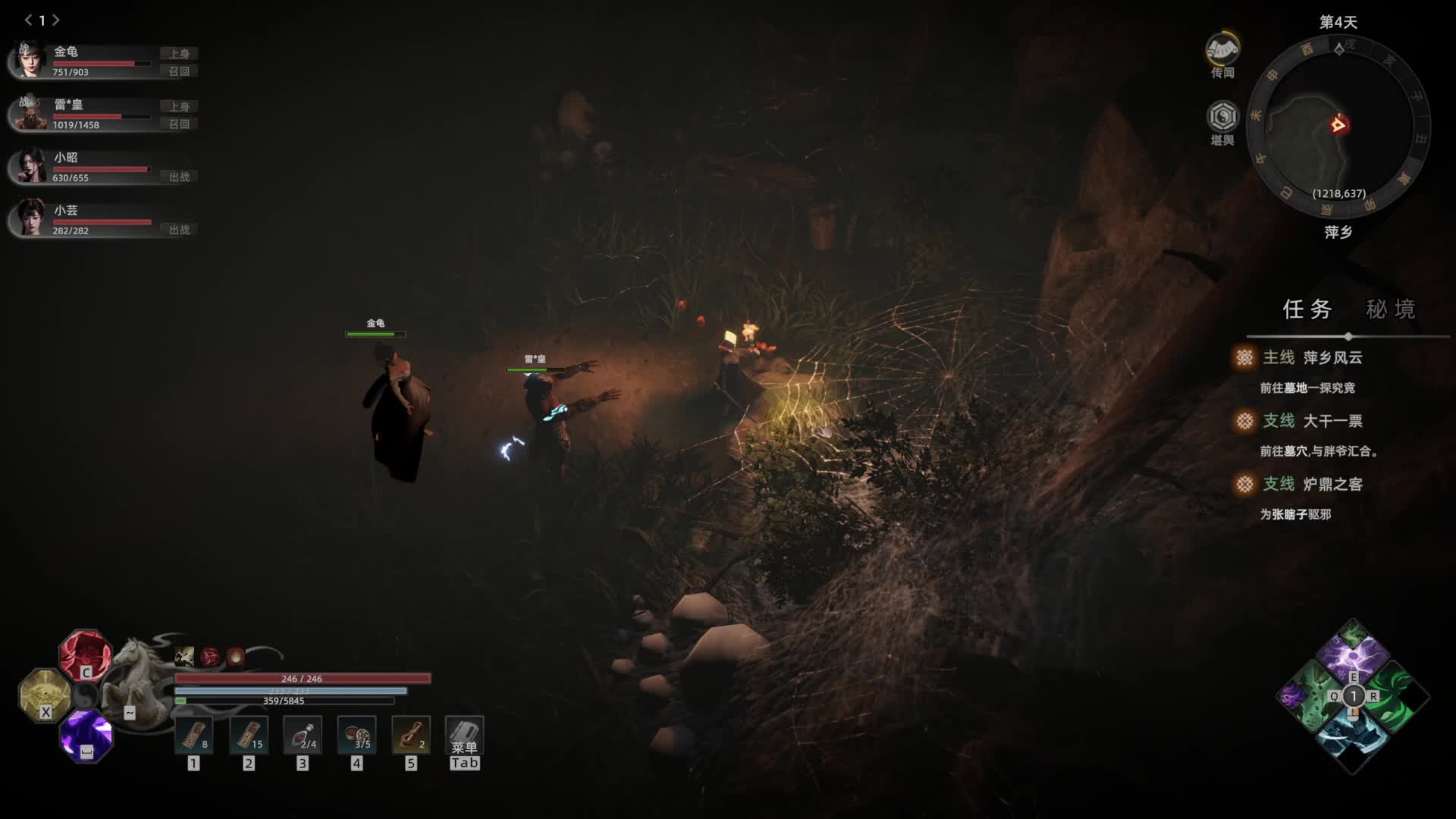
Task: Activate the red octagon skill
Action: (85, 654)
